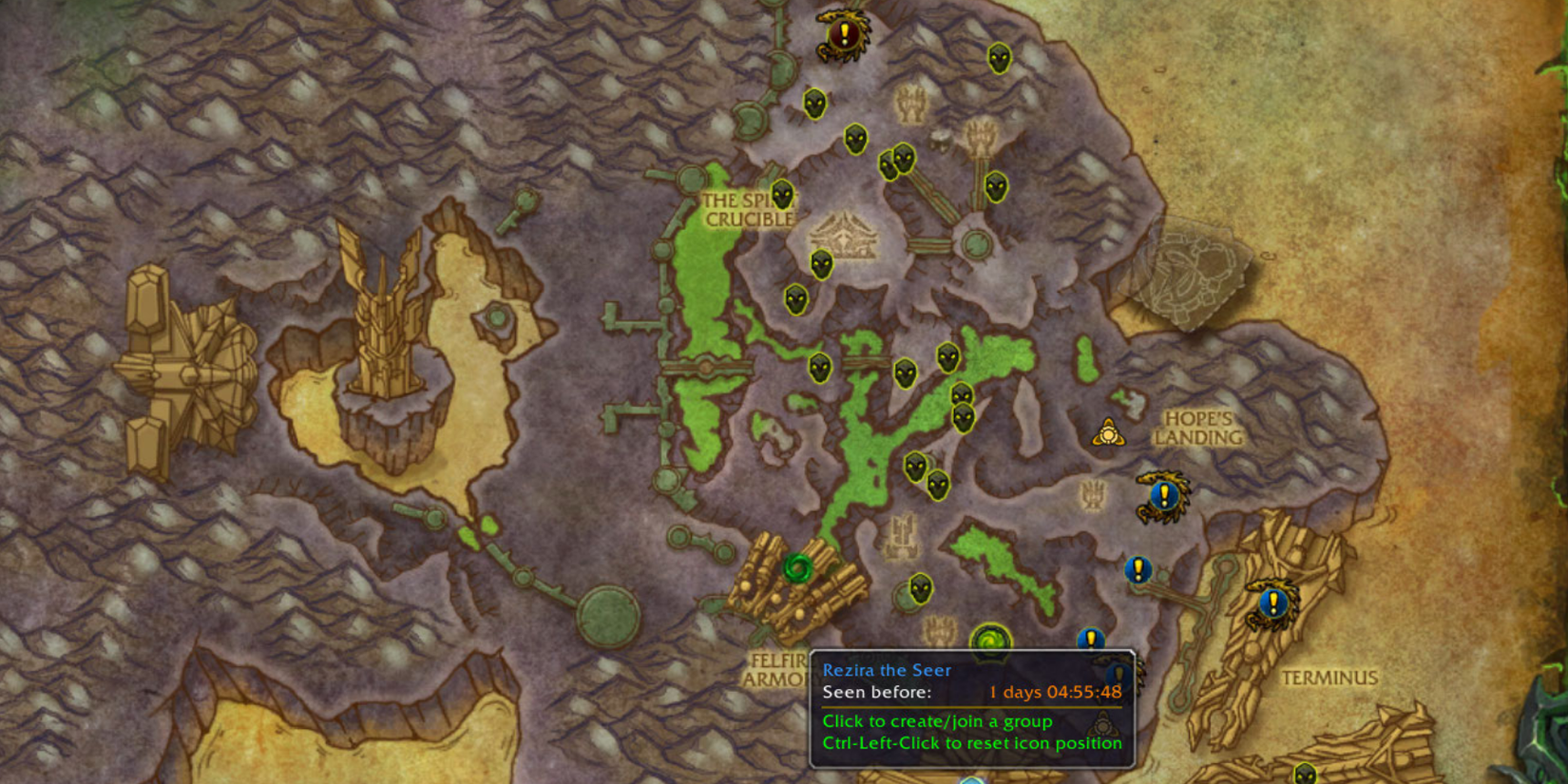Click the blue quest marker peeking behind the tooltip

1091,639
